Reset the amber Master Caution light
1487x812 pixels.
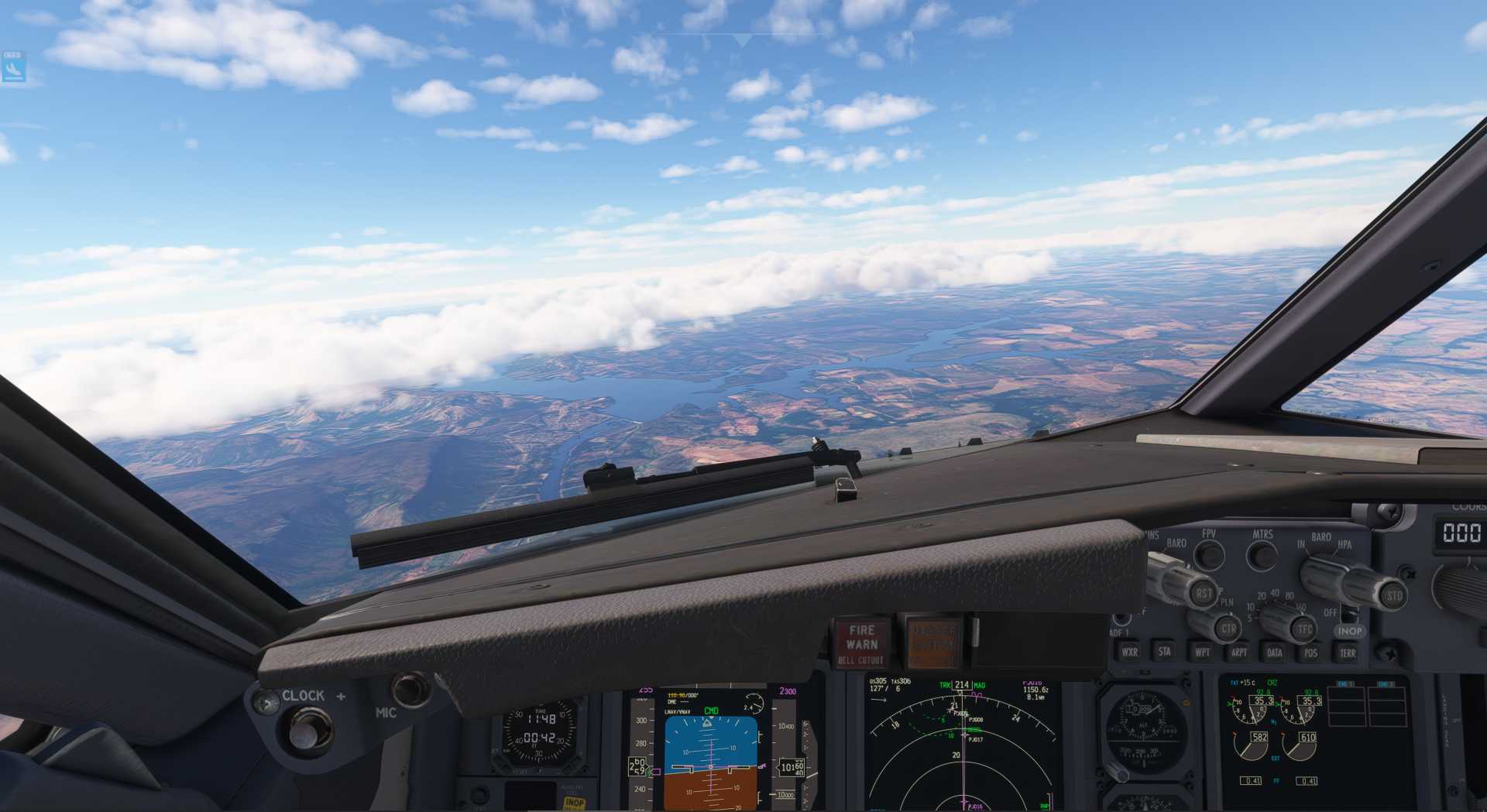coord(932,642)
